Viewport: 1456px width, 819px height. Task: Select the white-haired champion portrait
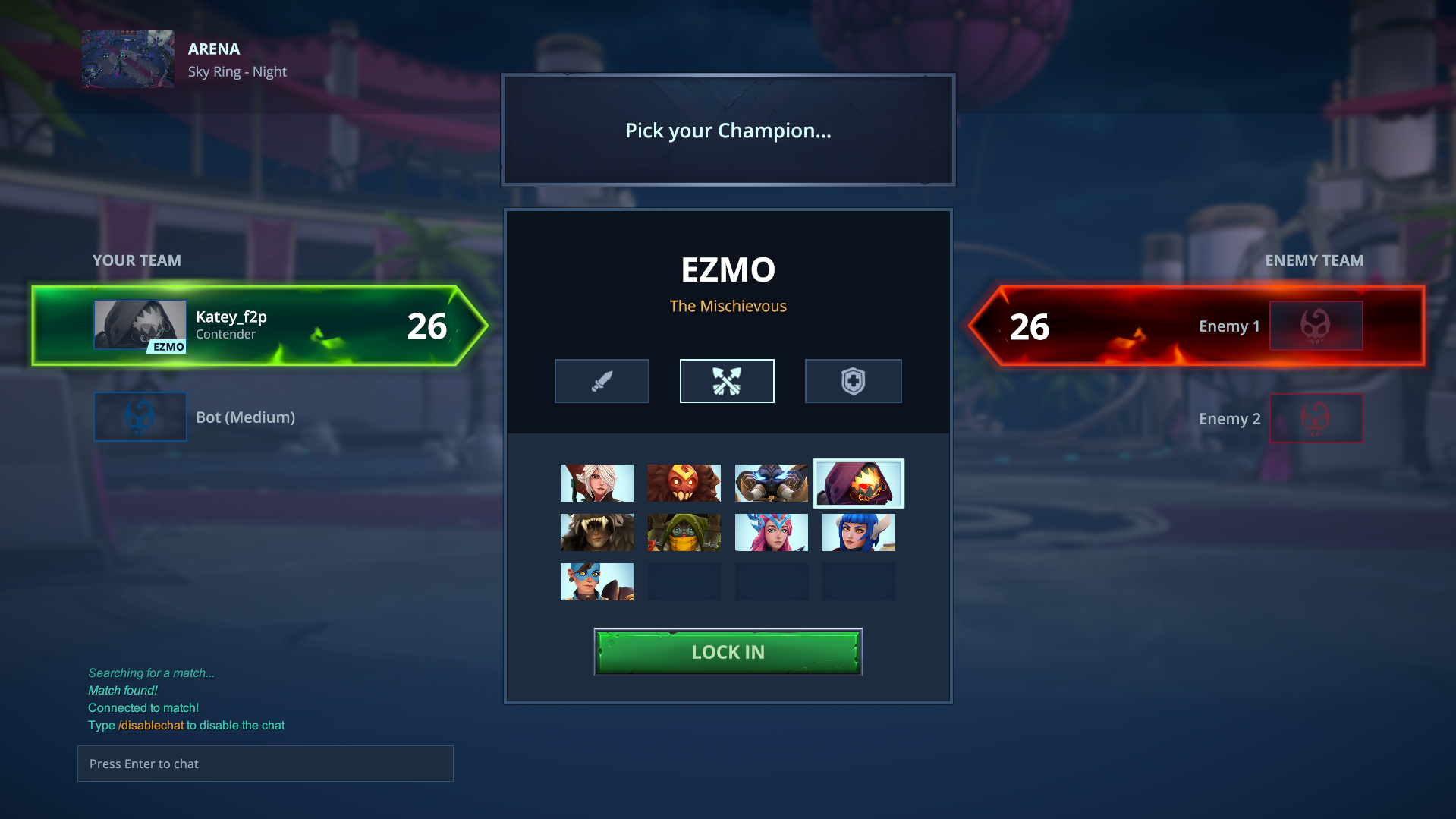point(596,483)
